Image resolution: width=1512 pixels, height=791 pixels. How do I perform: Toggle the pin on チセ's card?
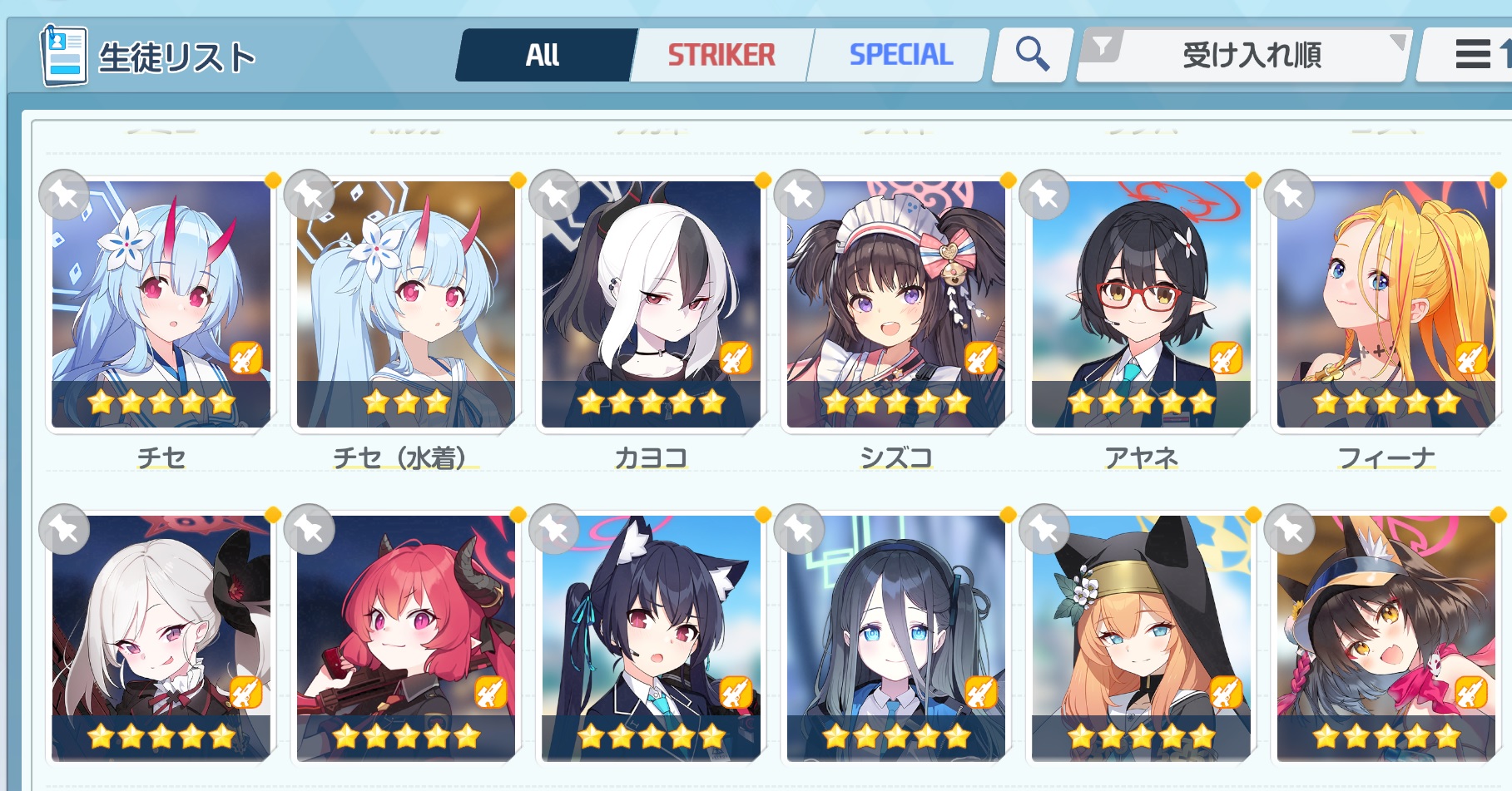coord(64,195)
